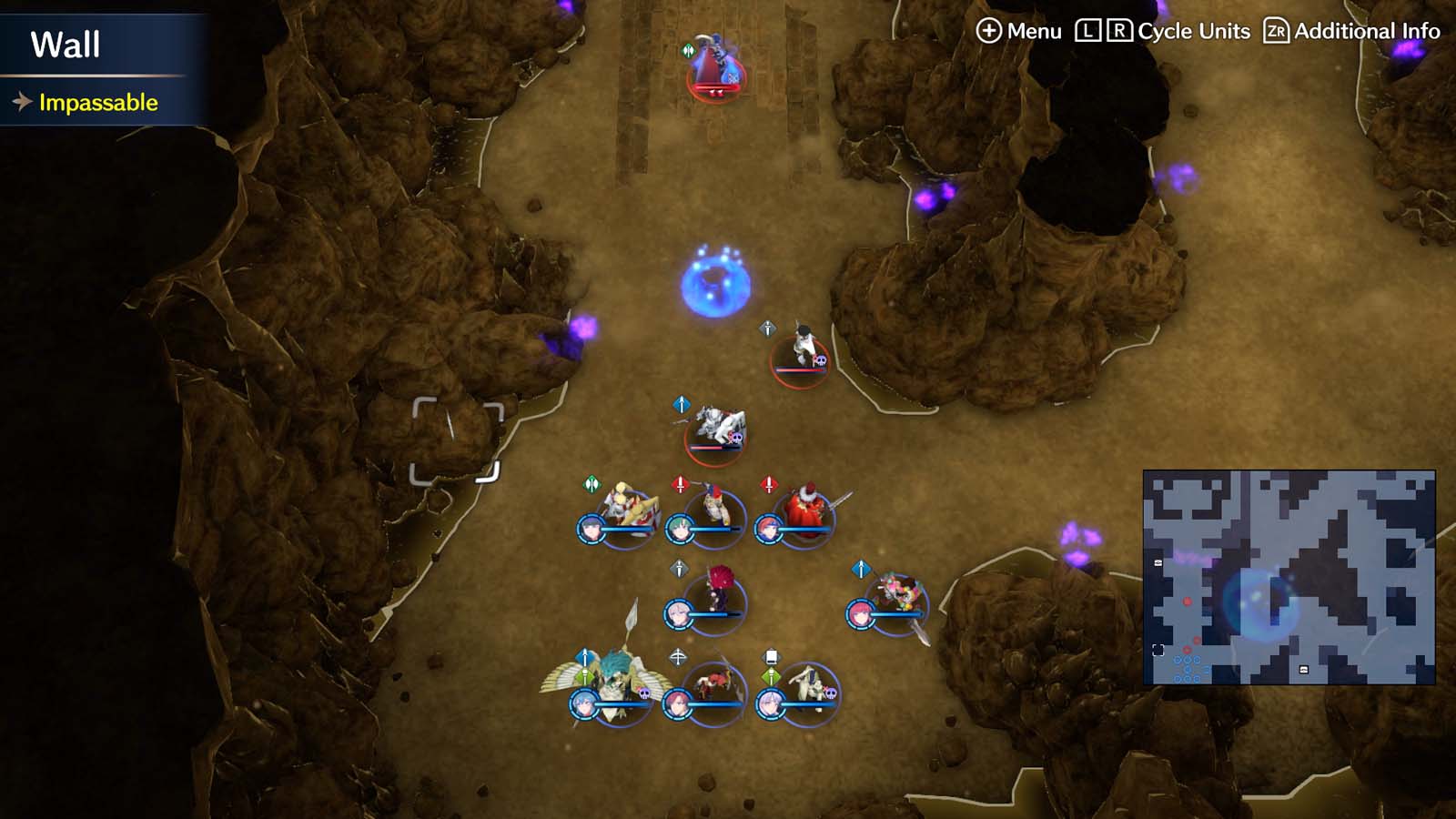Click the crossbow icon above the bow fighter
1456x819 pixels.
[x=679, y=654]
